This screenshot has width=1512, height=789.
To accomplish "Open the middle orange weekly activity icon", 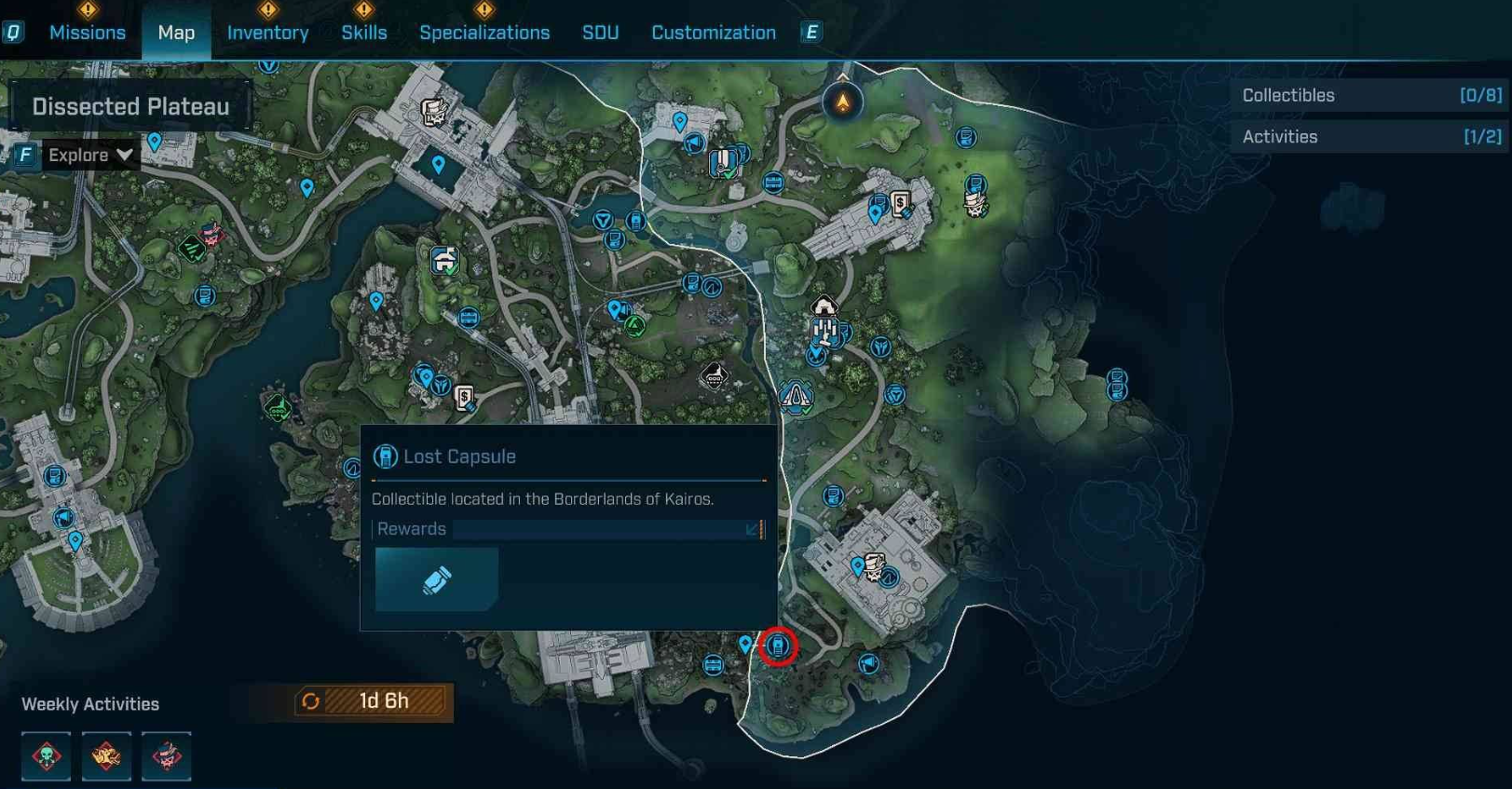I will pos(106,755).
